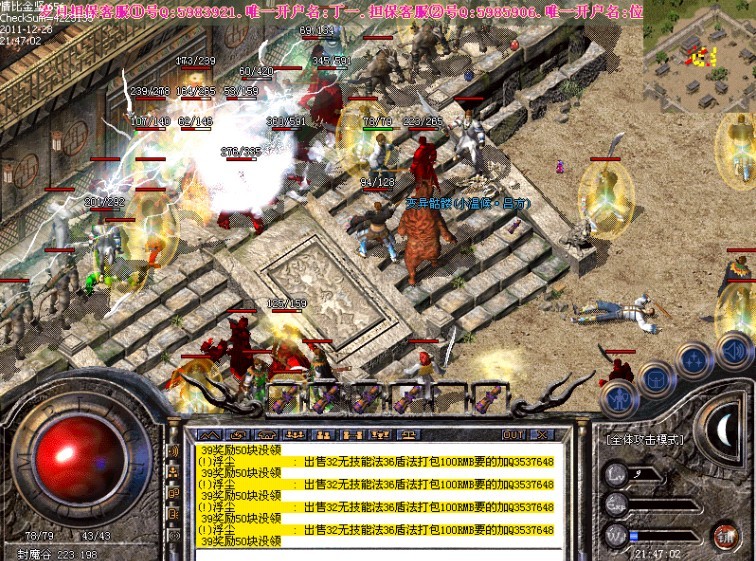Select the two-person icon above the chat
The image size is (756, 561).
tap(323, 435)
